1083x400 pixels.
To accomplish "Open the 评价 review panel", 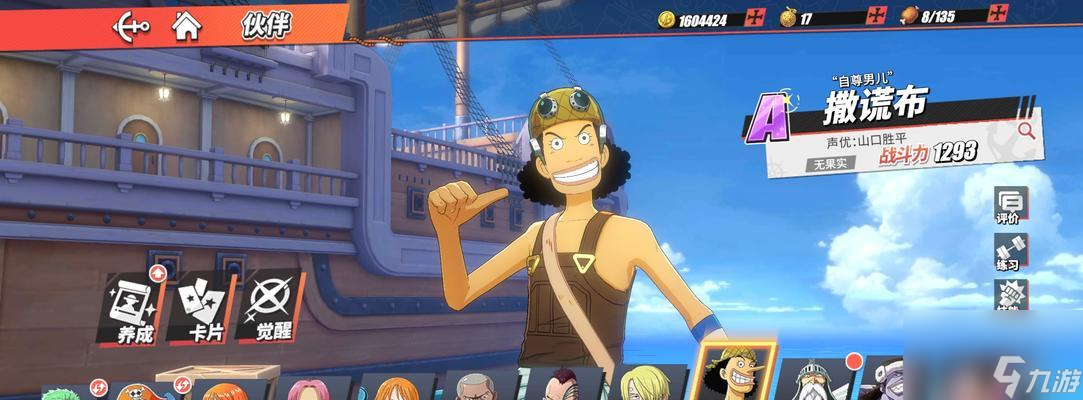I will click(1008, 204).
